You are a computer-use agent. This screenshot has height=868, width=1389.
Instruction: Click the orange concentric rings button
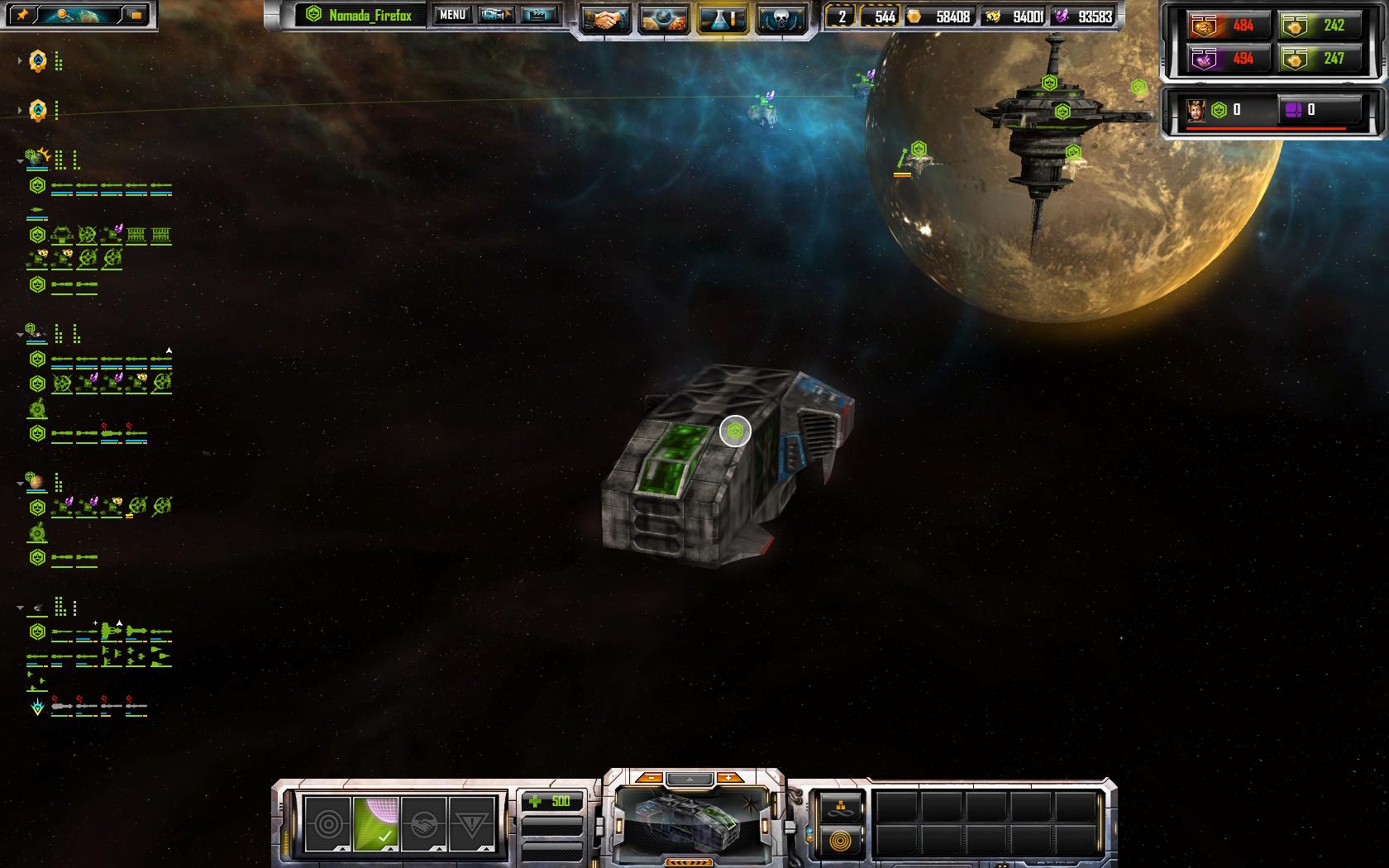841,842
